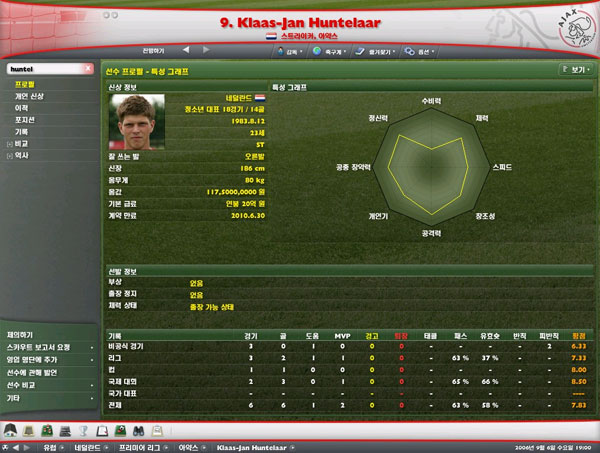Image resolution: width=600 pixels, height=453 pixels.
Task: Expand the 비교 comparison entry
Action: click(x=21, y=142)
